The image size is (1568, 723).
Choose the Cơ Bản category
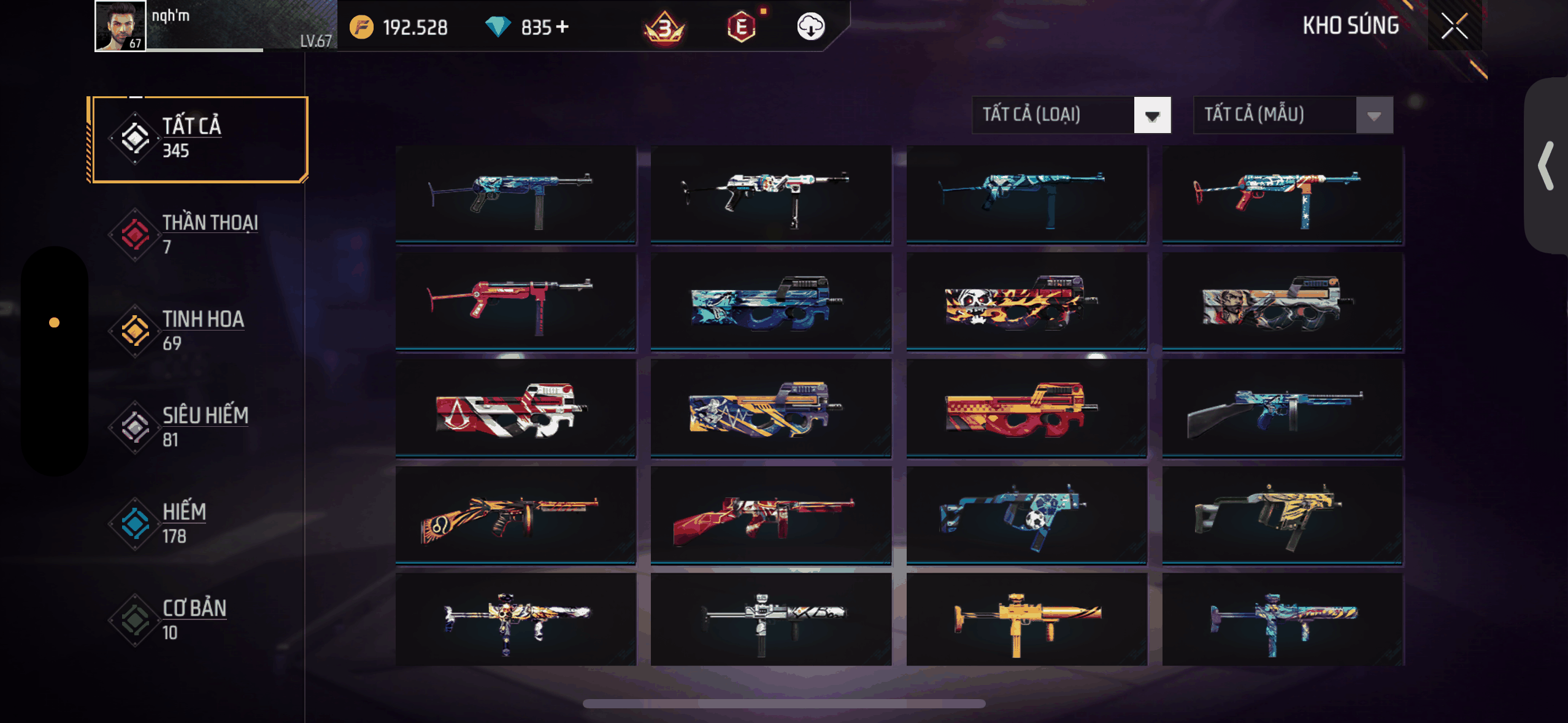198,620
